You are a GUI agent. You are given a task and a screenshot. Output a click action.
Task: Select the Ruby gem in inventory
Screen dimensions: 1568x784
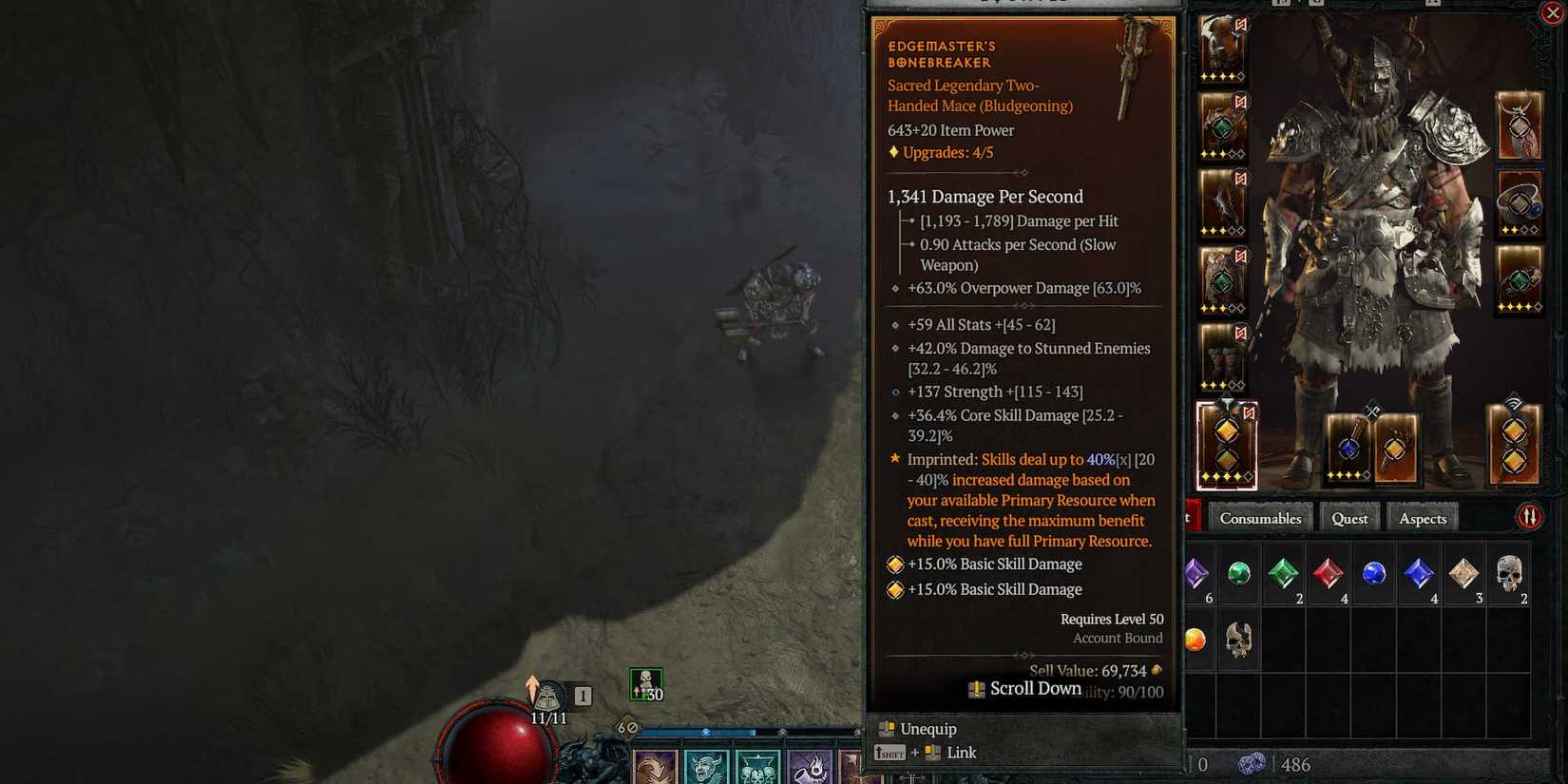coord(1328,574)
